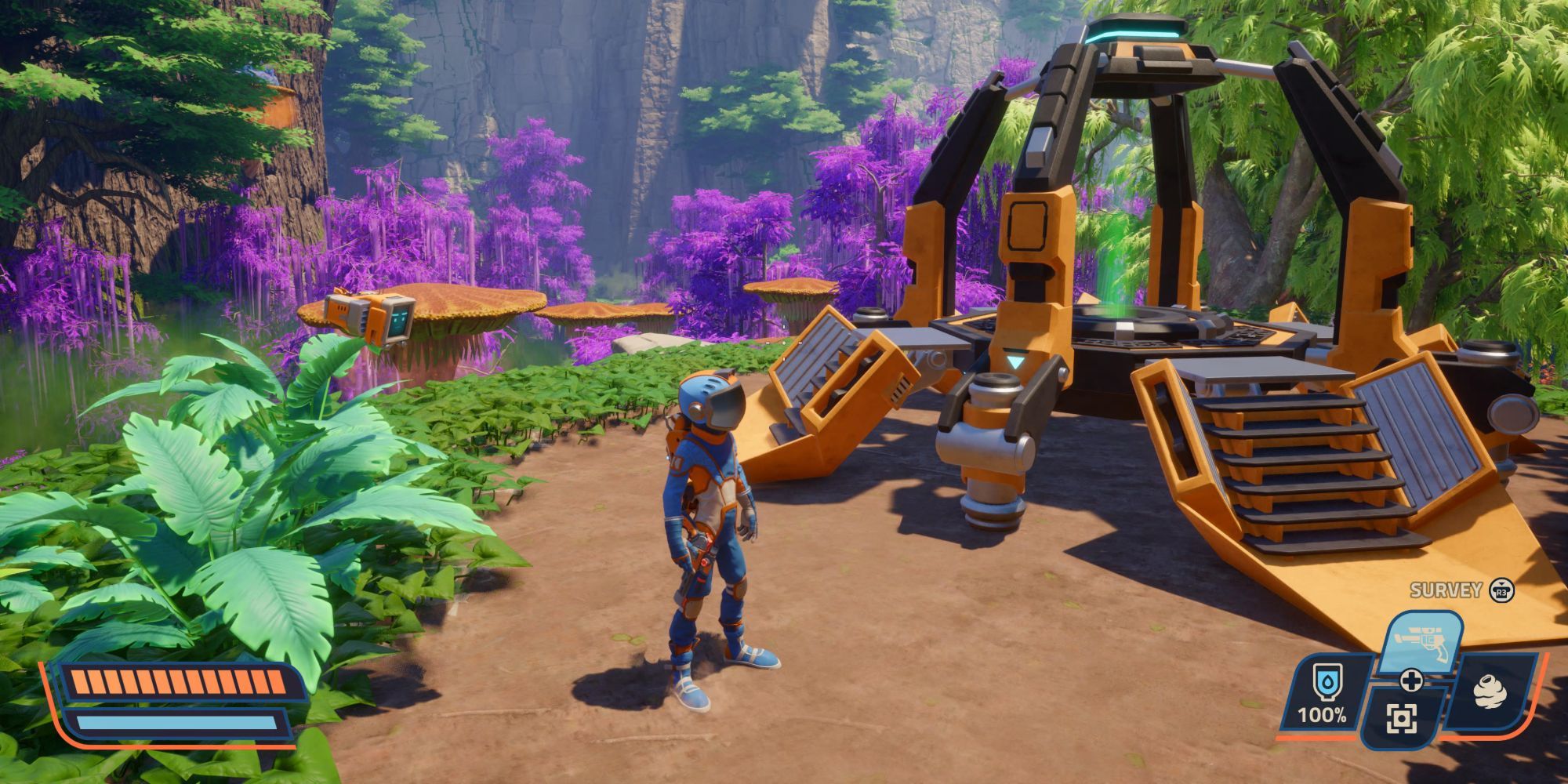Click the droplet symbol inside the ammo gauge
The height and width of the screenshot is (784, 1568).
(x=1327, y=681)
